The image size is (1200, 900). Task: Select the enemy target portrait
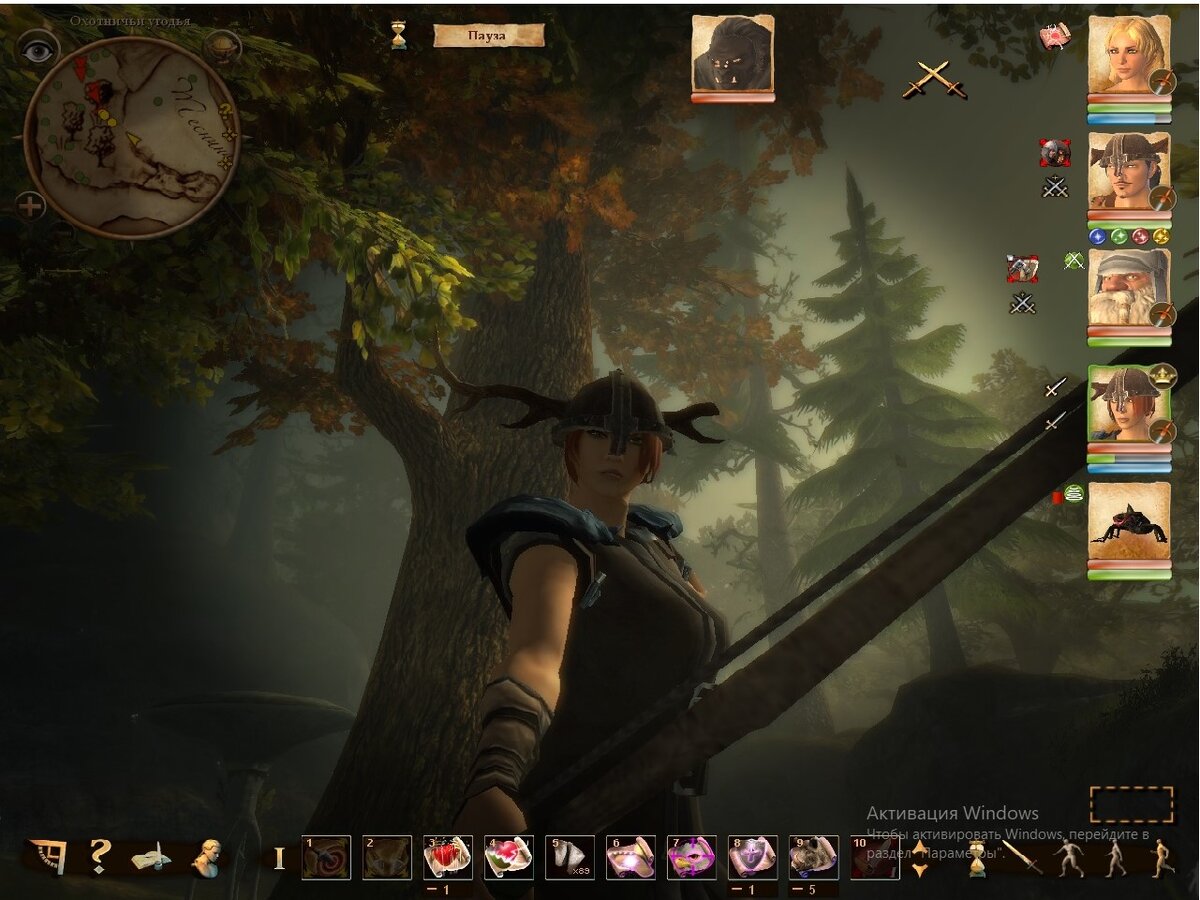732,54
